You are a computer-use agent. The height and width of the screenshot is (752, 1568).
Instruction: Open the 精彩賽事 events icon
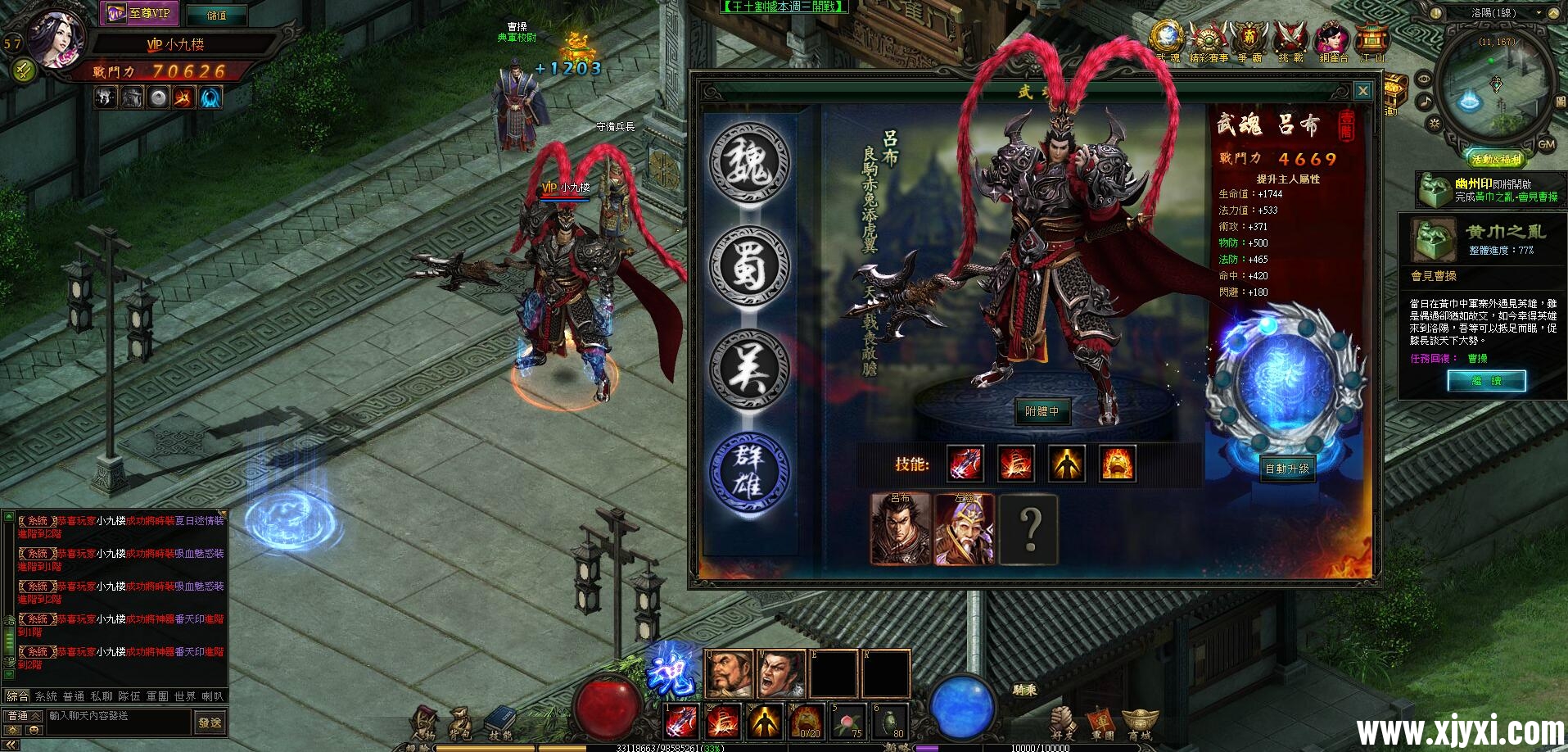pyautogui.click(x=1209, y=36)
